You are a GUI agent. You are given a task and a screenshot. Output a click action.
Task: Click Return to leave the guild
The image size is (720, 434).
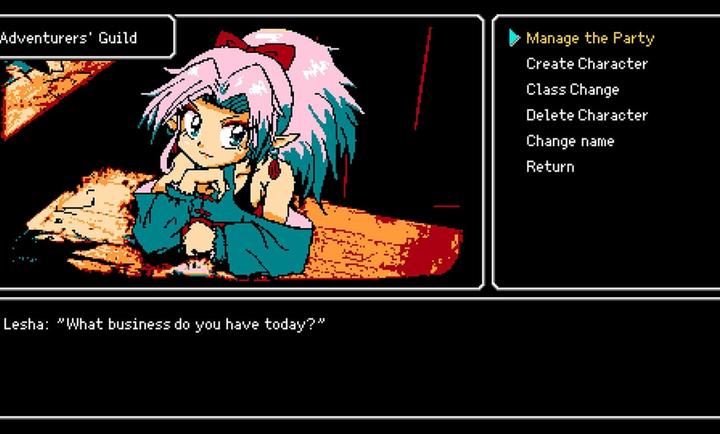(x=550, y=167)
